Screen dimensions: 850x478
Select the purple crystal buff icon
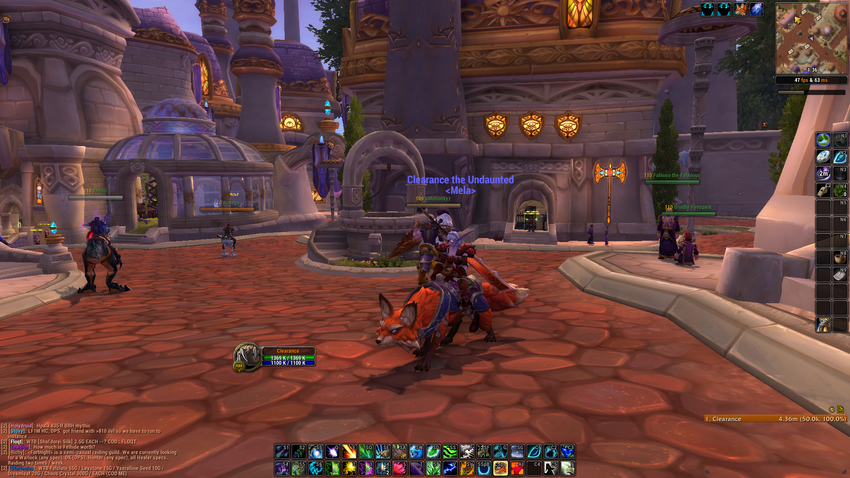pyautogui.click(x=757, y=9)
